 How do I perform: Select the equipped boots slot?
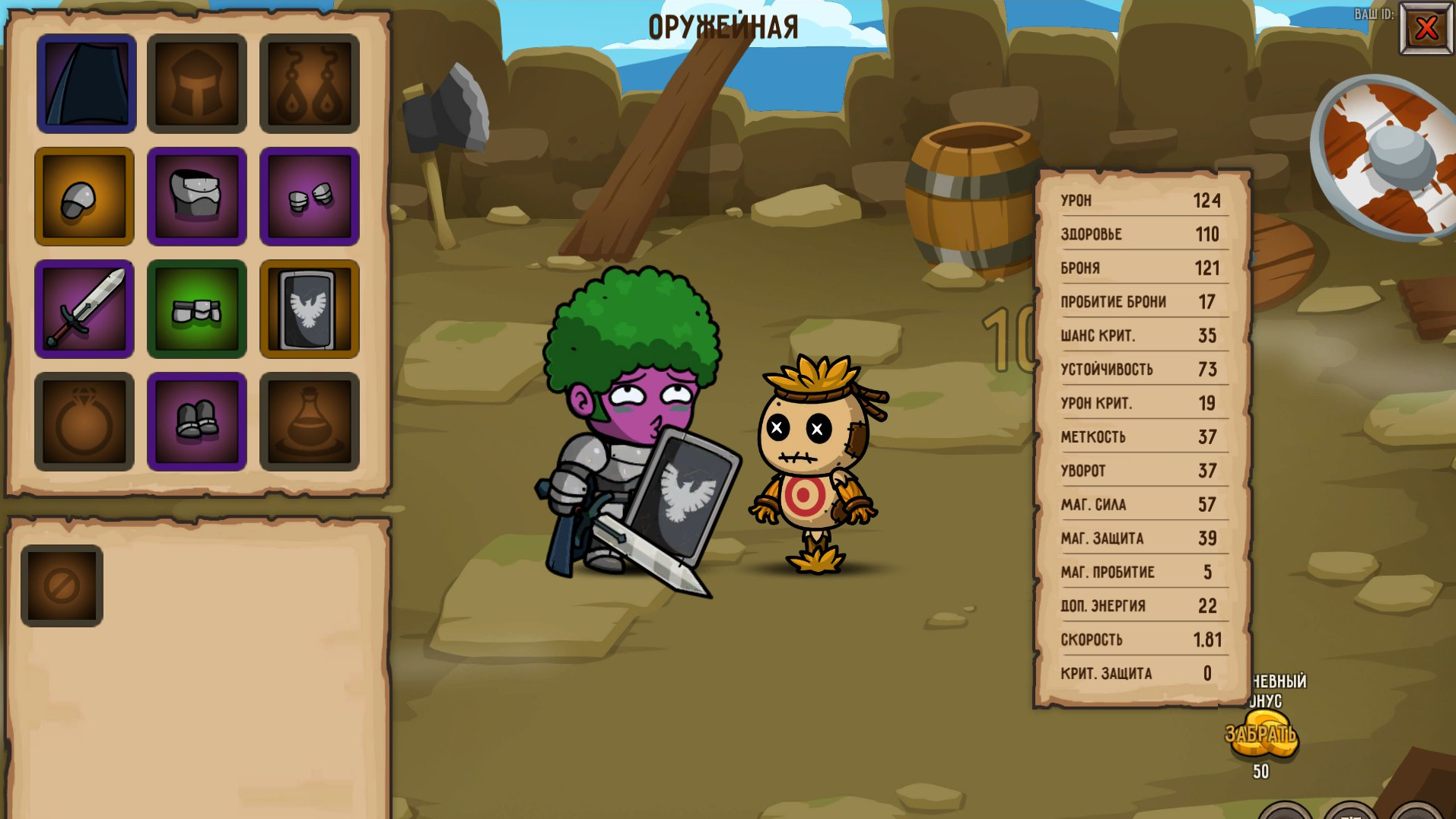point(197,421)
